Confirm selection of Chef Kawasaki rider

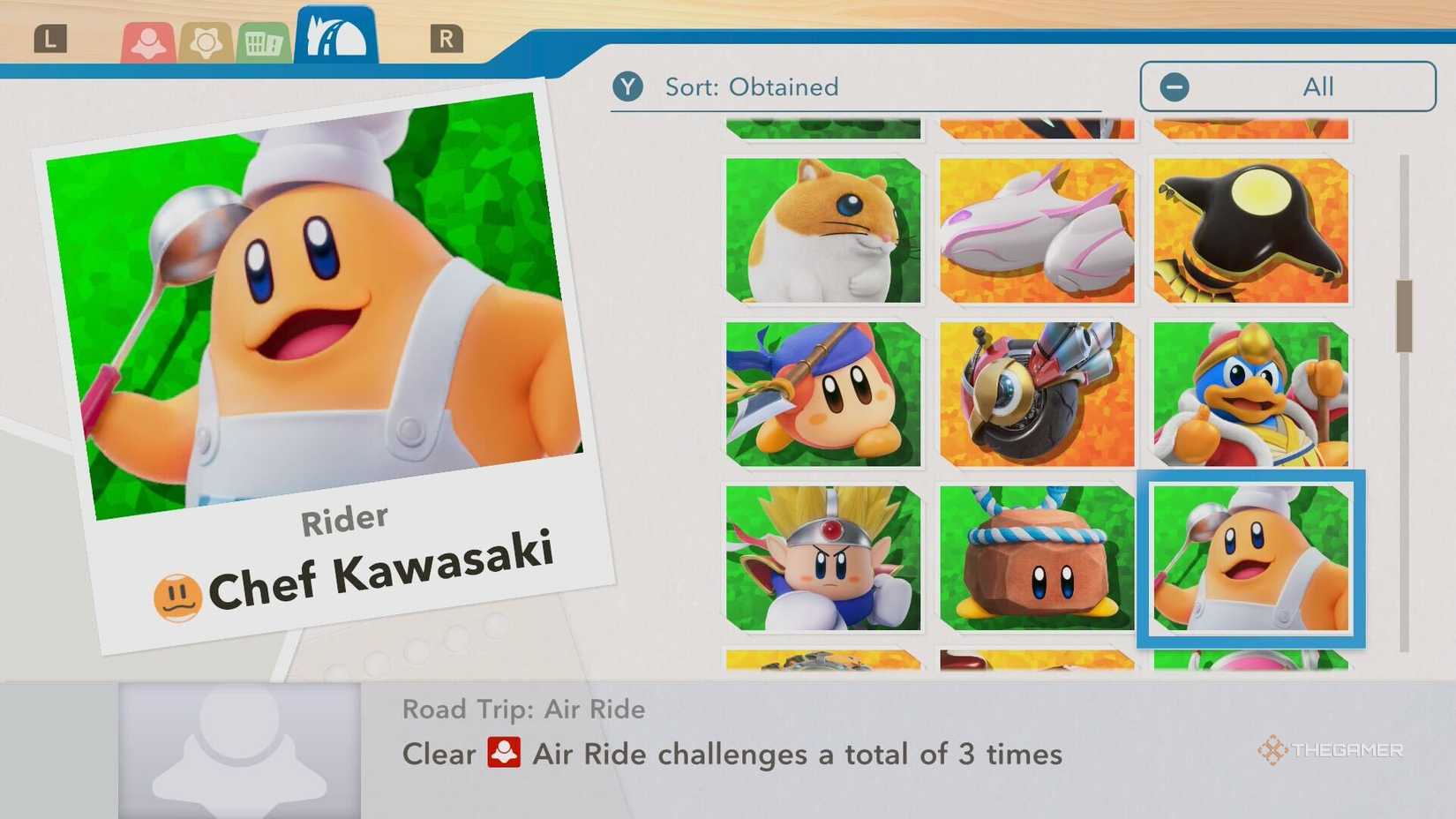pos(1250,560)
